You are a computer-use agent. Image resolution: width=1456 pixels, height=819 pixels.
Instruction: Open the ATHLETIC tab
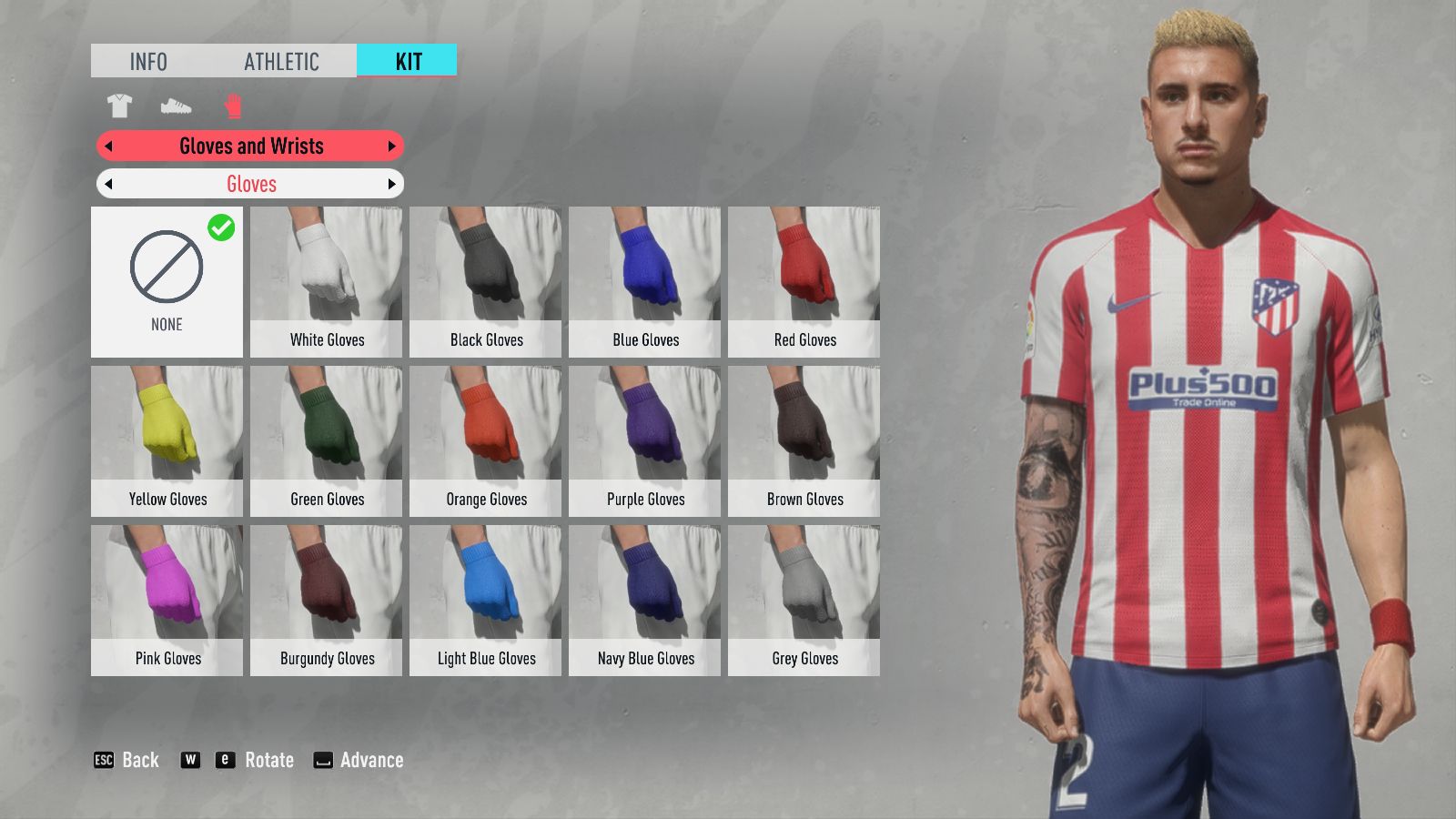point(281,61)
